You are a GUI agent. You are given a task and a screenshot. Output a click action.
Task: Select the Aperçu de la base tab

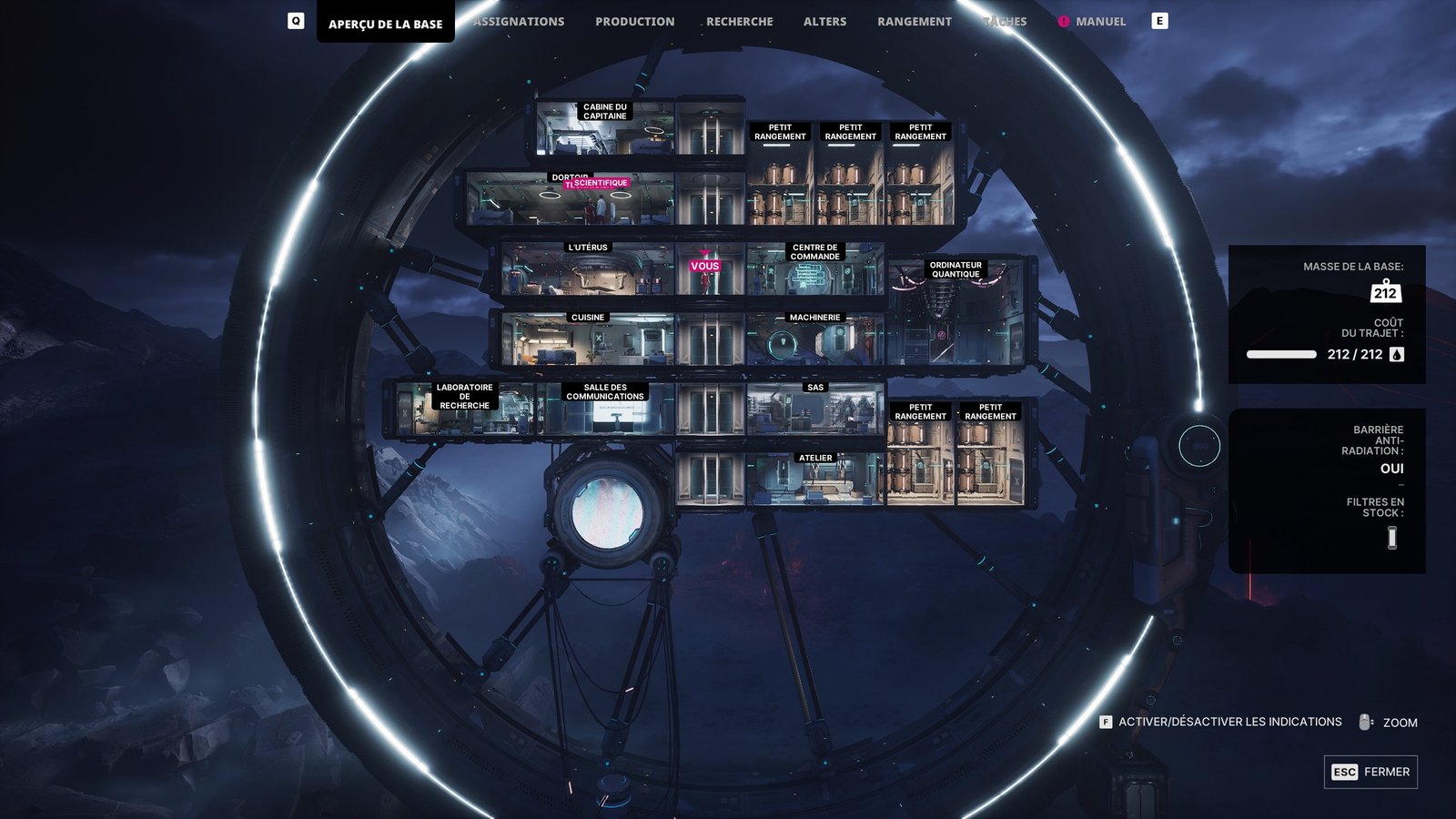coord(385,25)
